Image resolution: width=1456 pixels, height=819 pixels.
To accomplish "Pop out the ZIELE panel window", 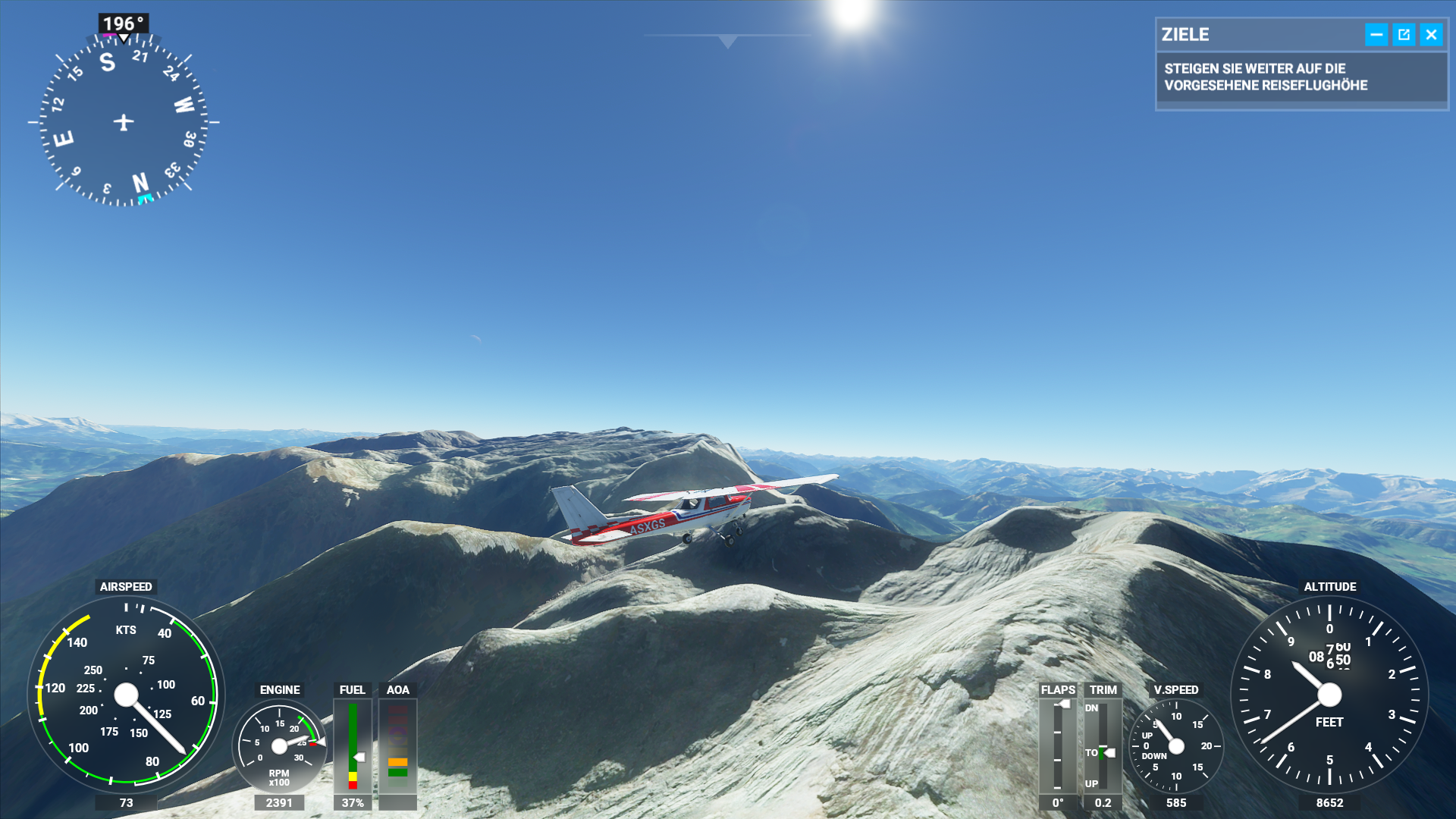I will pos(1404,35).
